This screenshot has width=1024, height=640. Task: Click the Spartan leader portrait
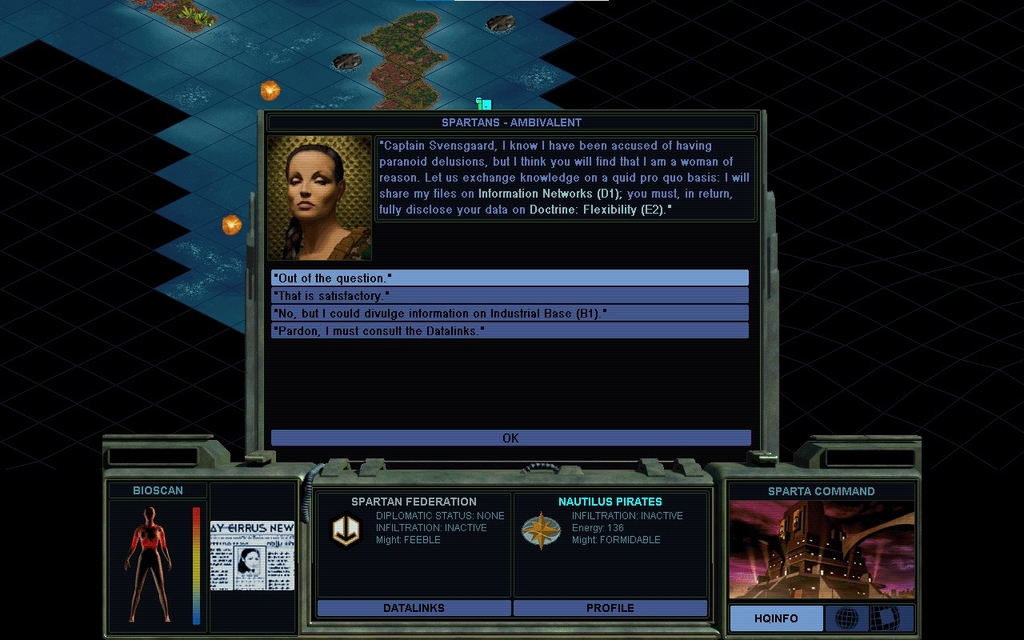coord(319,198)
